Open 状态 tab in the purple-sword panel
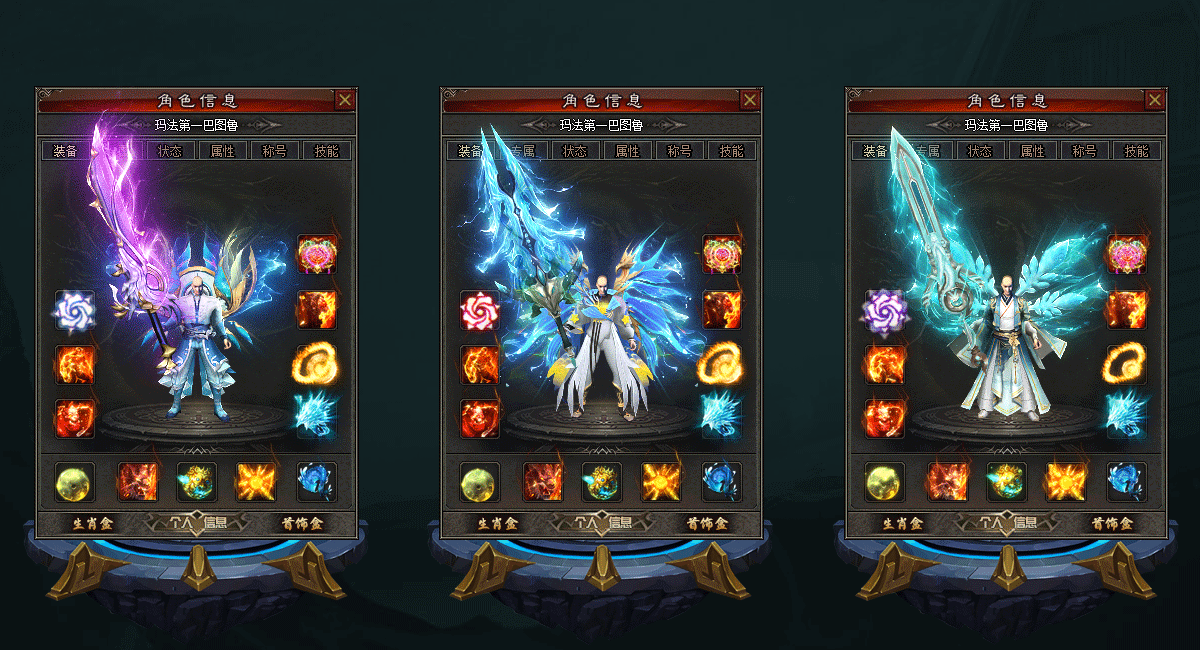The image size is (1200, 650). 170,151
